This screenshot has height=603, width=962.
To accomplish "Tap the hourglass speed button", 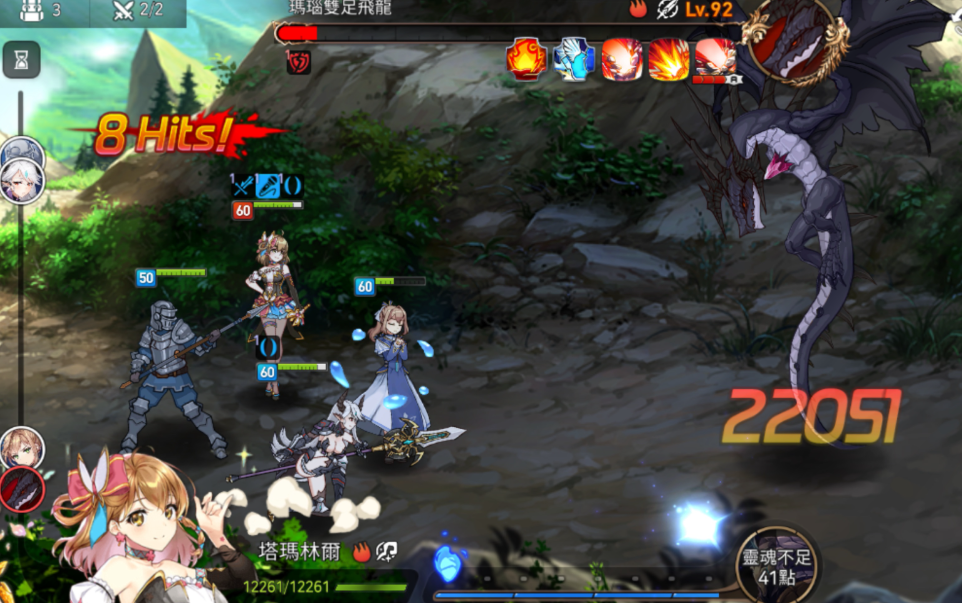I will tap(21, 61).
